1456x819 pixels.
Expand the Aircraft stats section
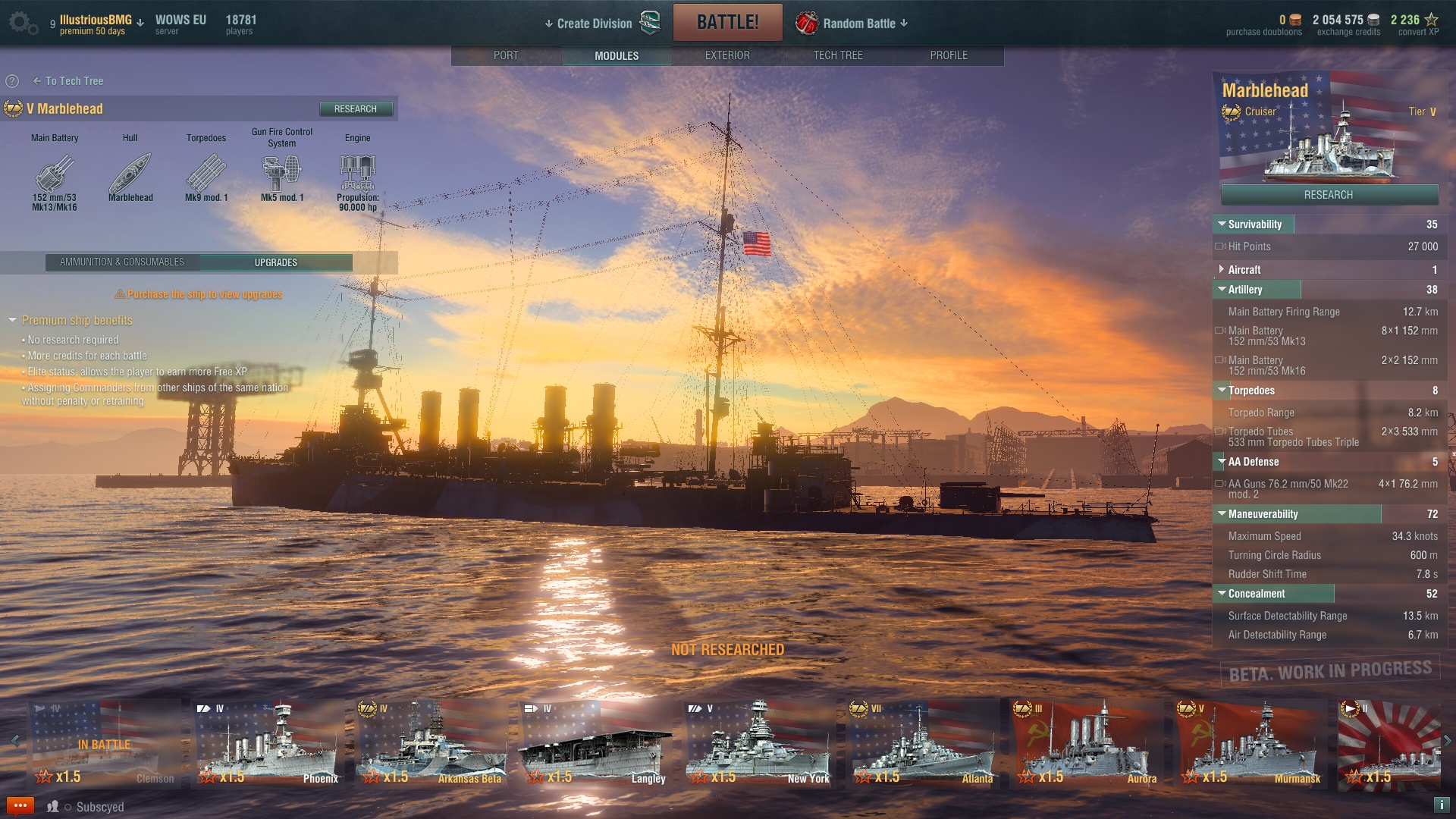point(1222,269)
